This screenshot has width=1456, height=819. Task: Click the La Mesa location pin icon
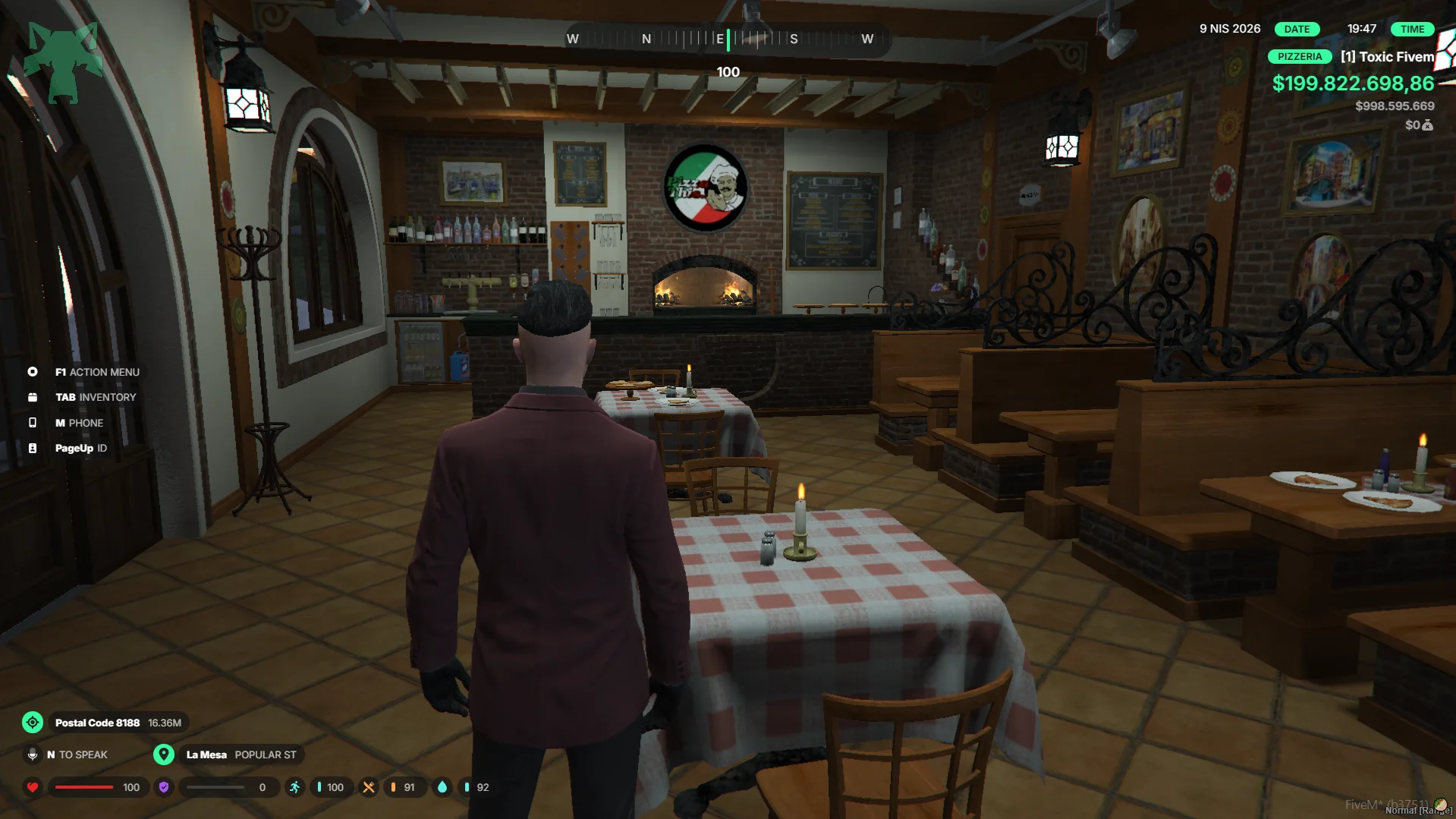click(164, 754)
